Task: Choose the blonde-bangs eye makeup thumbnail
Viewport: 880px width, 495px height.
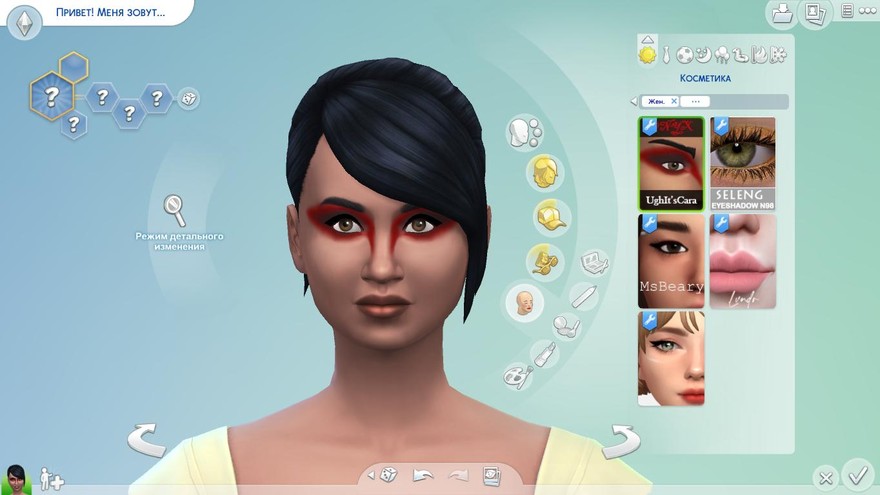Action: [x=671, y=358]
